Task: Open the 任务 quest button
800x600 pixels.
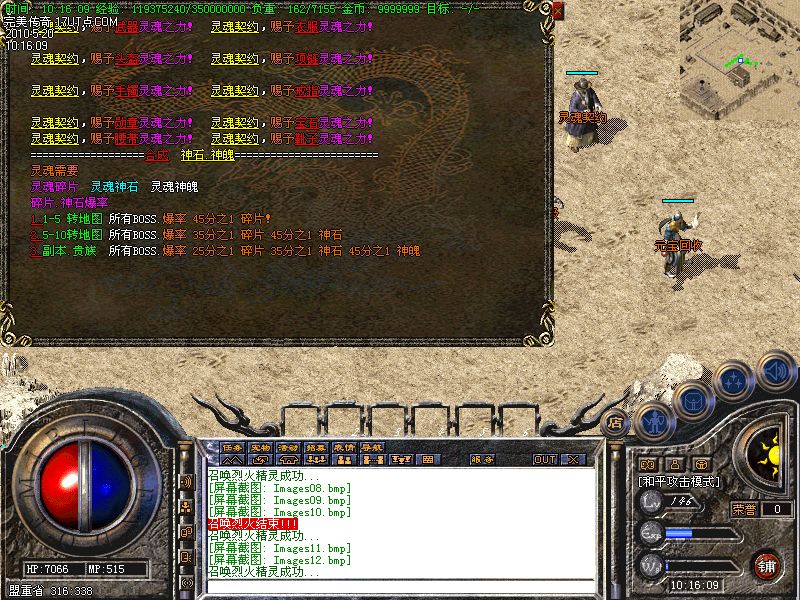Action: coord(232,447)
